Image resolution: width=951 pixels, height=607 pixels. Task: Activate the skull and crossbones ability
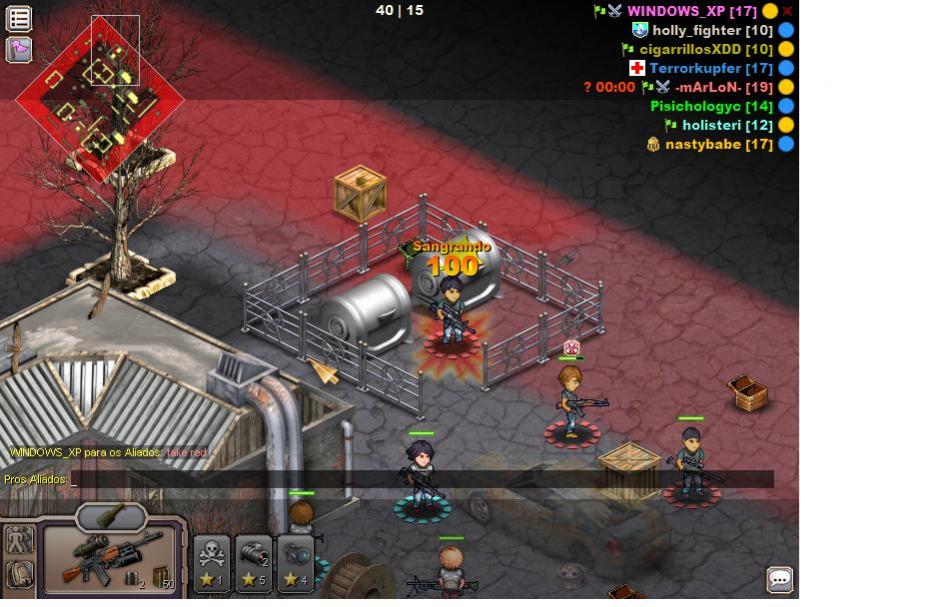[212, 562]
